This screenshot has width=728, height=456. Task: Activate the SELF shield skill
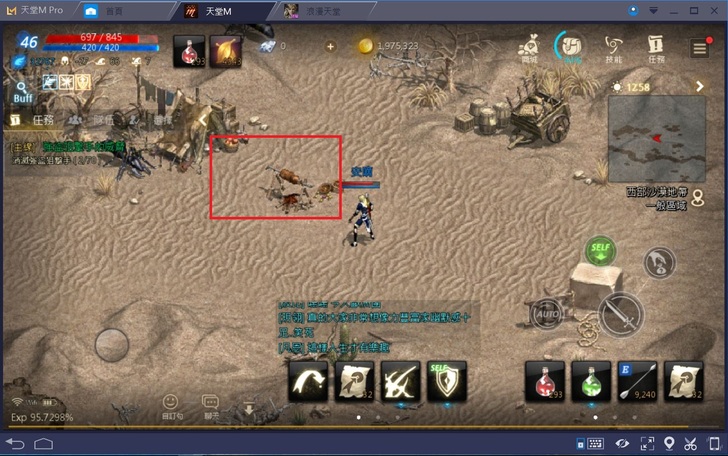pyautogui.click(x=447, y=381)
